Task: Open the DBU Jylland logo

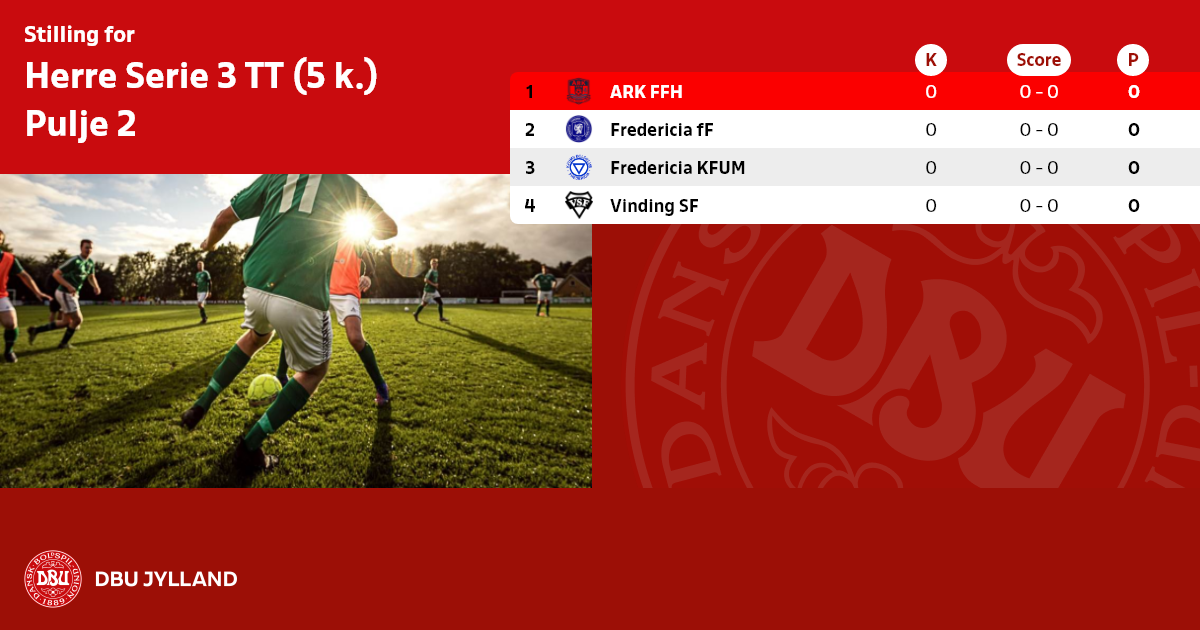Action: coord(52,579)
